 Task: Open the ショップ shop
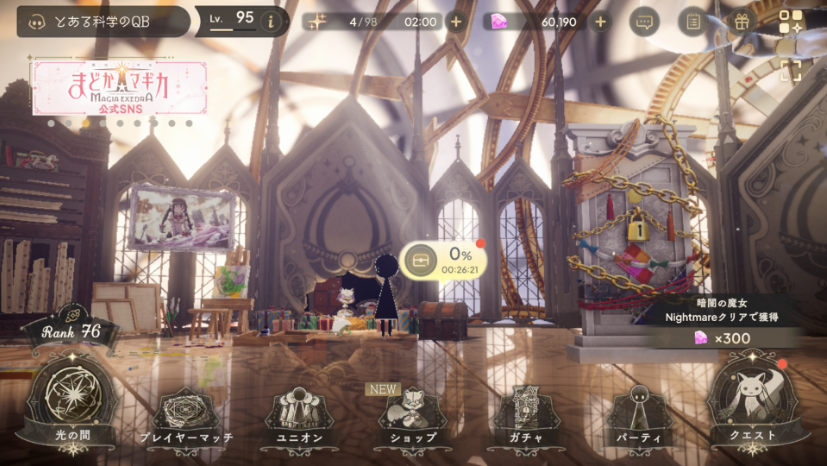tap(409, 417)
